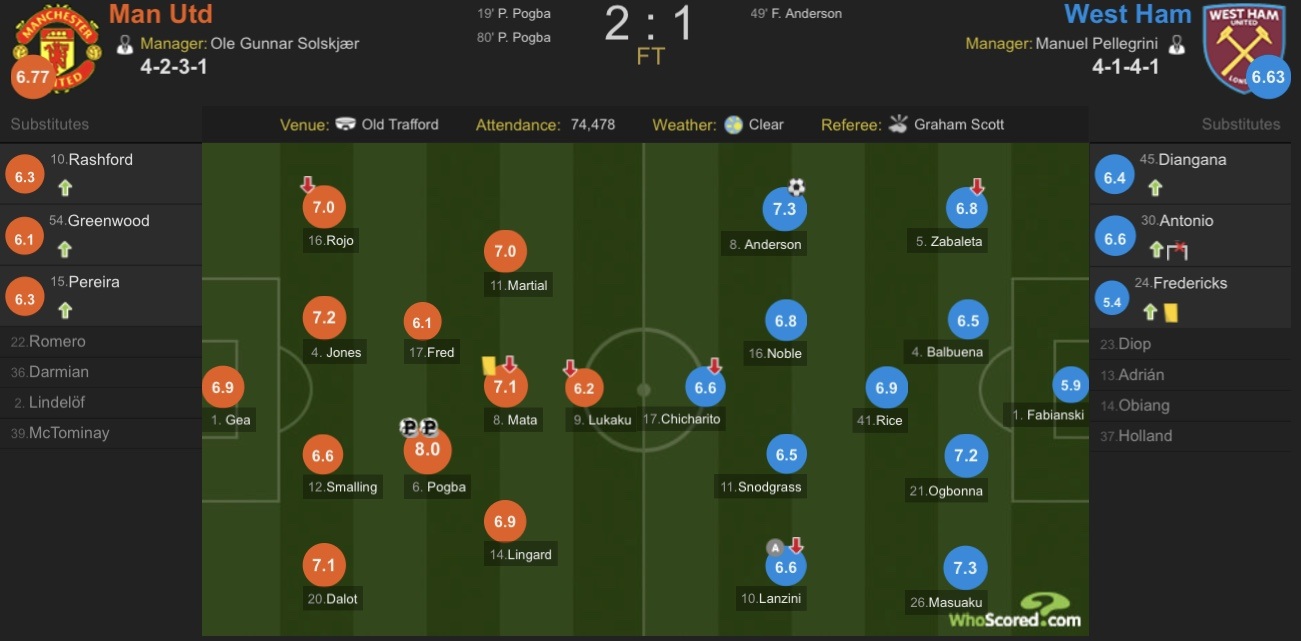This screenshot has height=641, width=1301.
Task: Select Masuaku's 7.3 rating circle
Action: coord(965,568)
